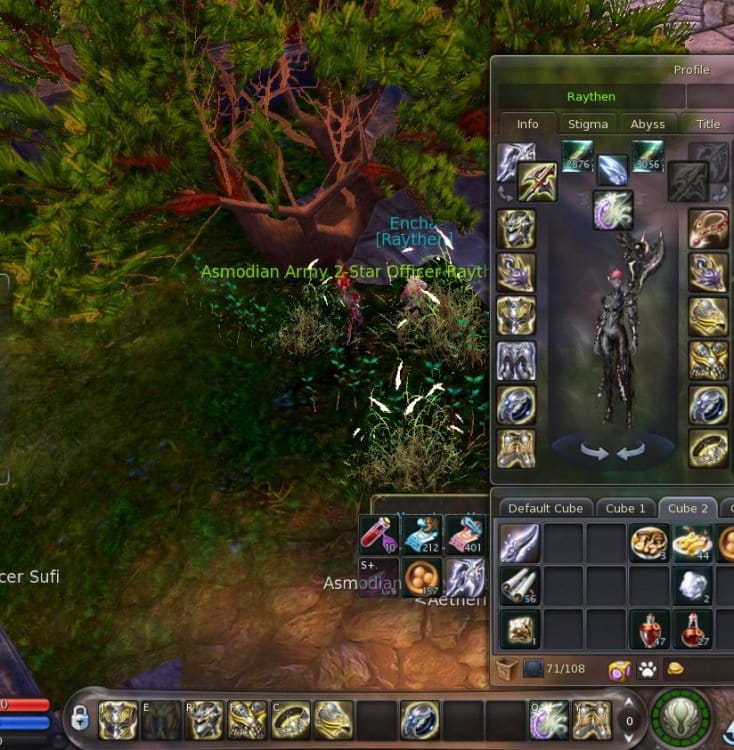
Task: Choose the scrolls stack of 56
Action: (520, 587)
